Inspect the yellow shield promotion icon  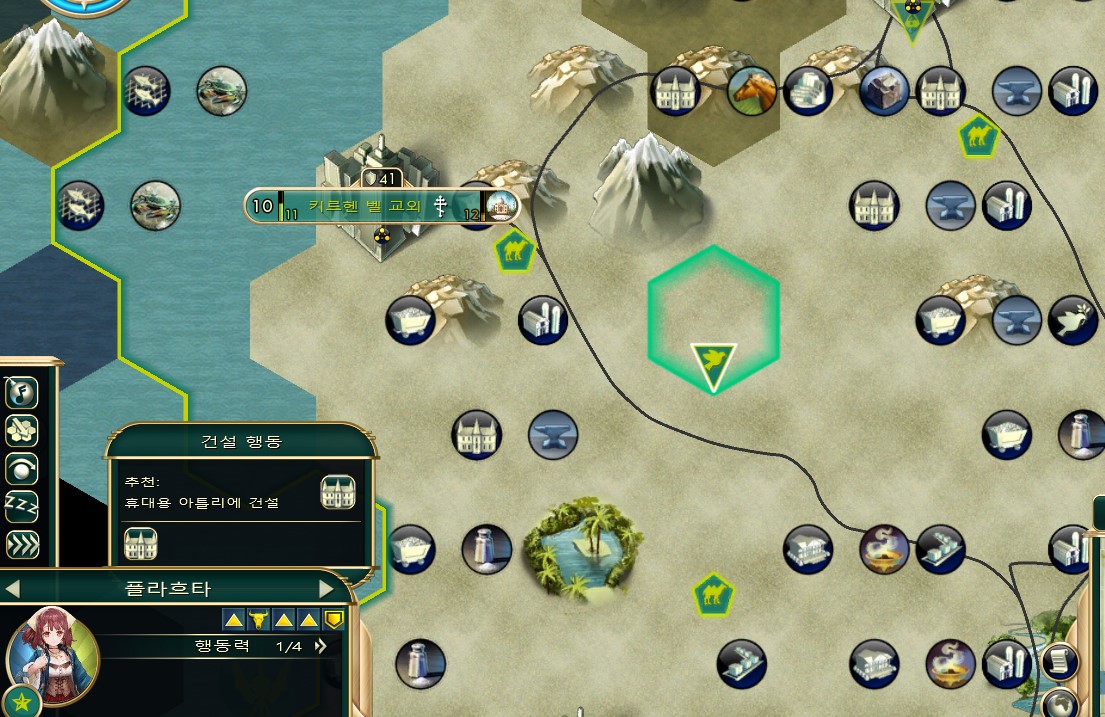[334, 620]
